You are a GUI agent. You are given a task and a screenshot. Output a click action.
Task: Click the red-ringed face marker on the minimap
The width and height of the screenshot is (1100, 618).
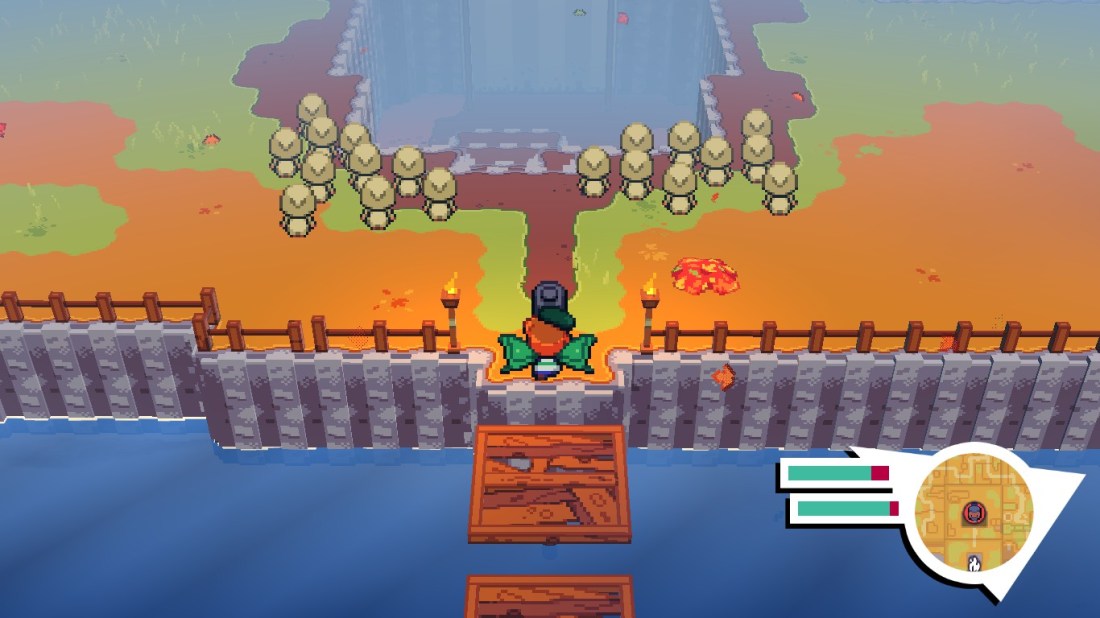point(973,514)
